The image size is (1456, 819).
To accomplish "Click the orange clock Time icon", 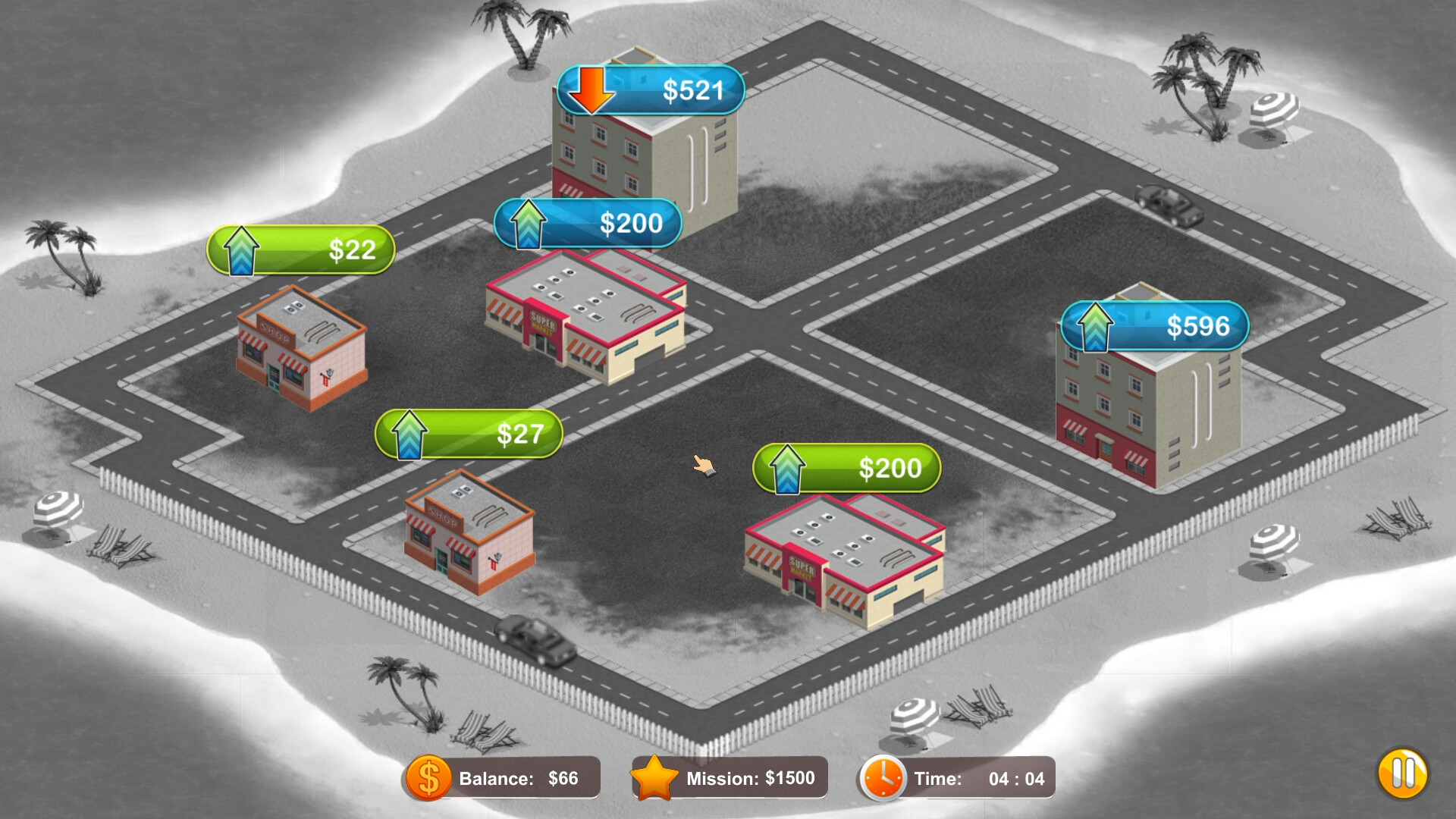I will [882, 777].
